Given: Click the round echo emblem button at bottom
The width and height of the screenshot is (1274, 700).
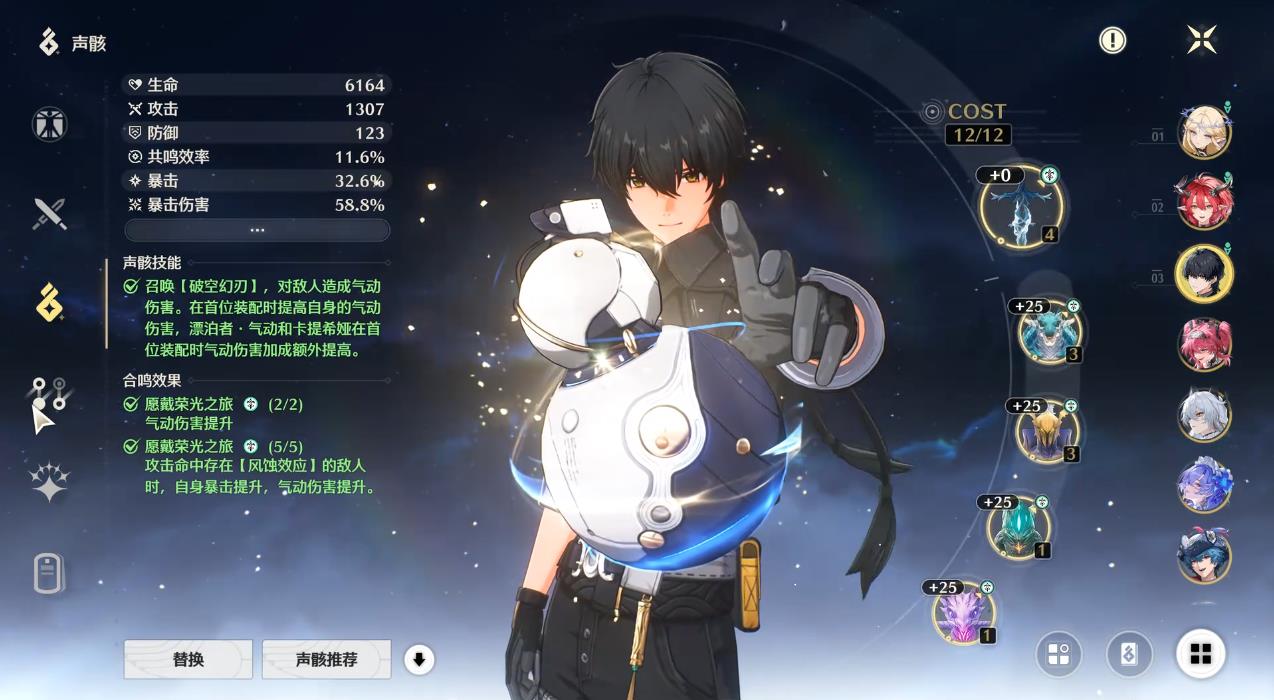Looking at the screenshot, I should click(1129, 655).
